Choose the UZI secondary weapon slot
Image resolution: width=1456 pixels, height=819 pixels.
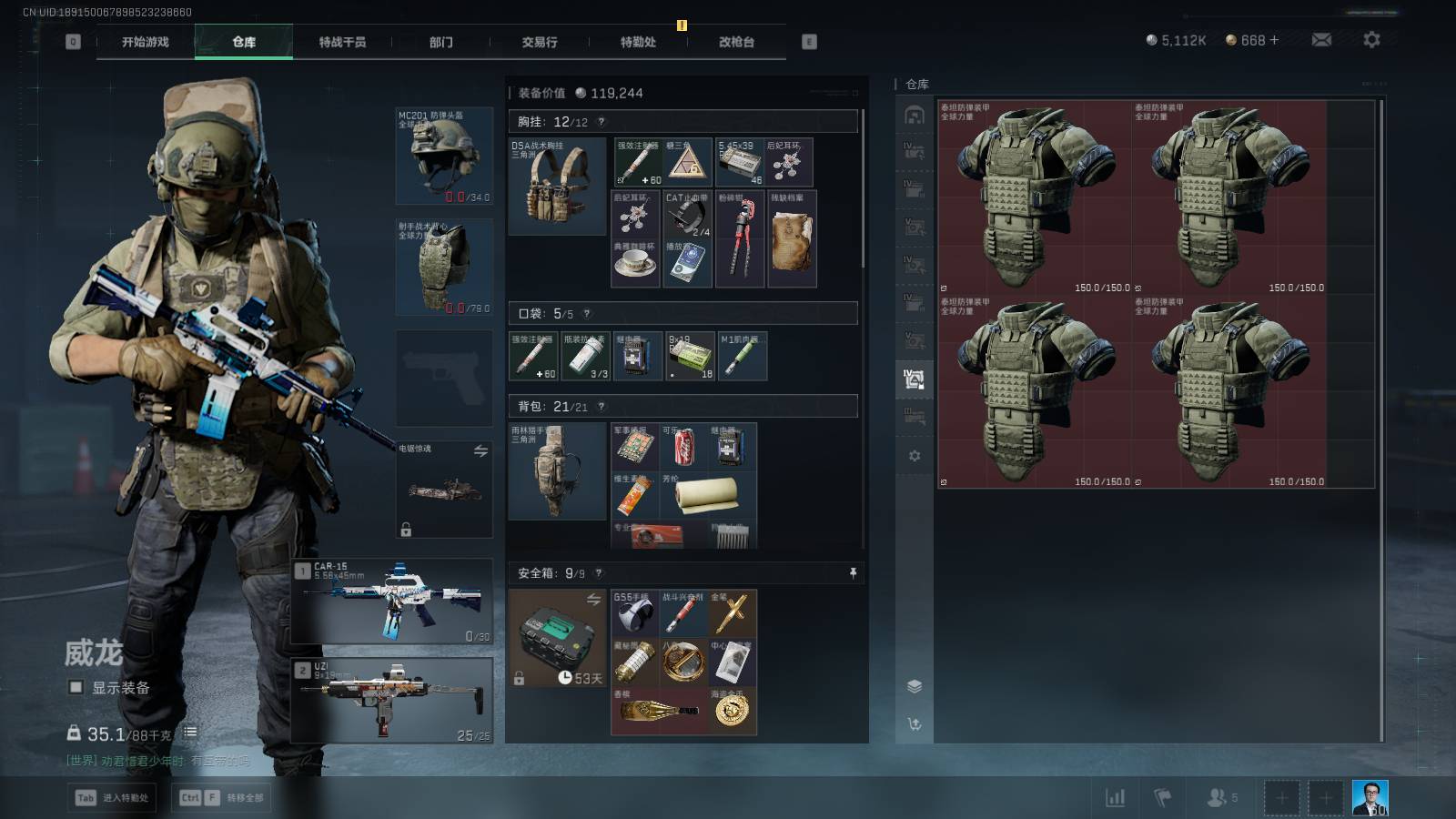tap(393, 700)
